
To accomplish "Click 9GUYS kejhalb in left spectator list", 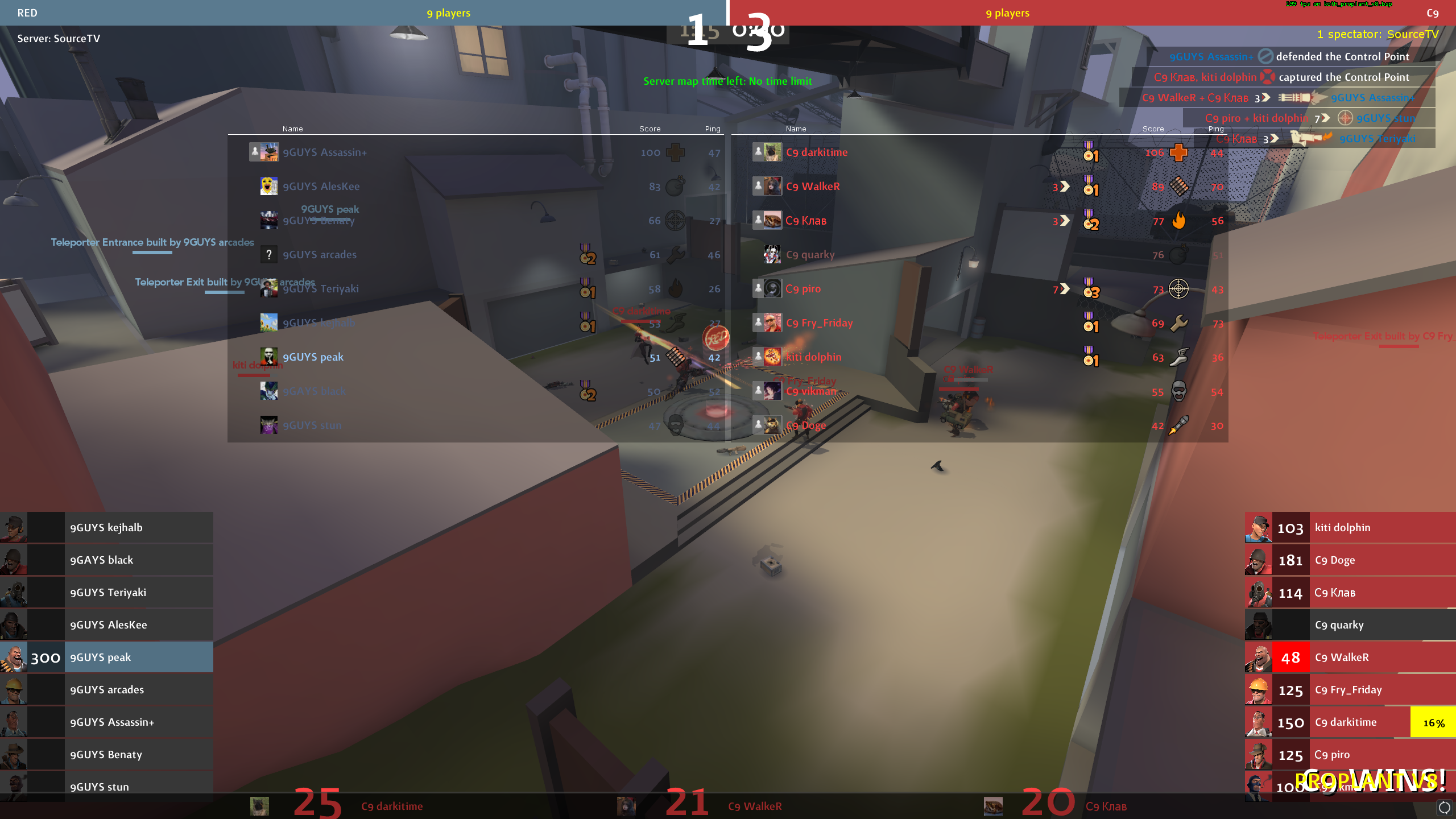I will 106,527.
